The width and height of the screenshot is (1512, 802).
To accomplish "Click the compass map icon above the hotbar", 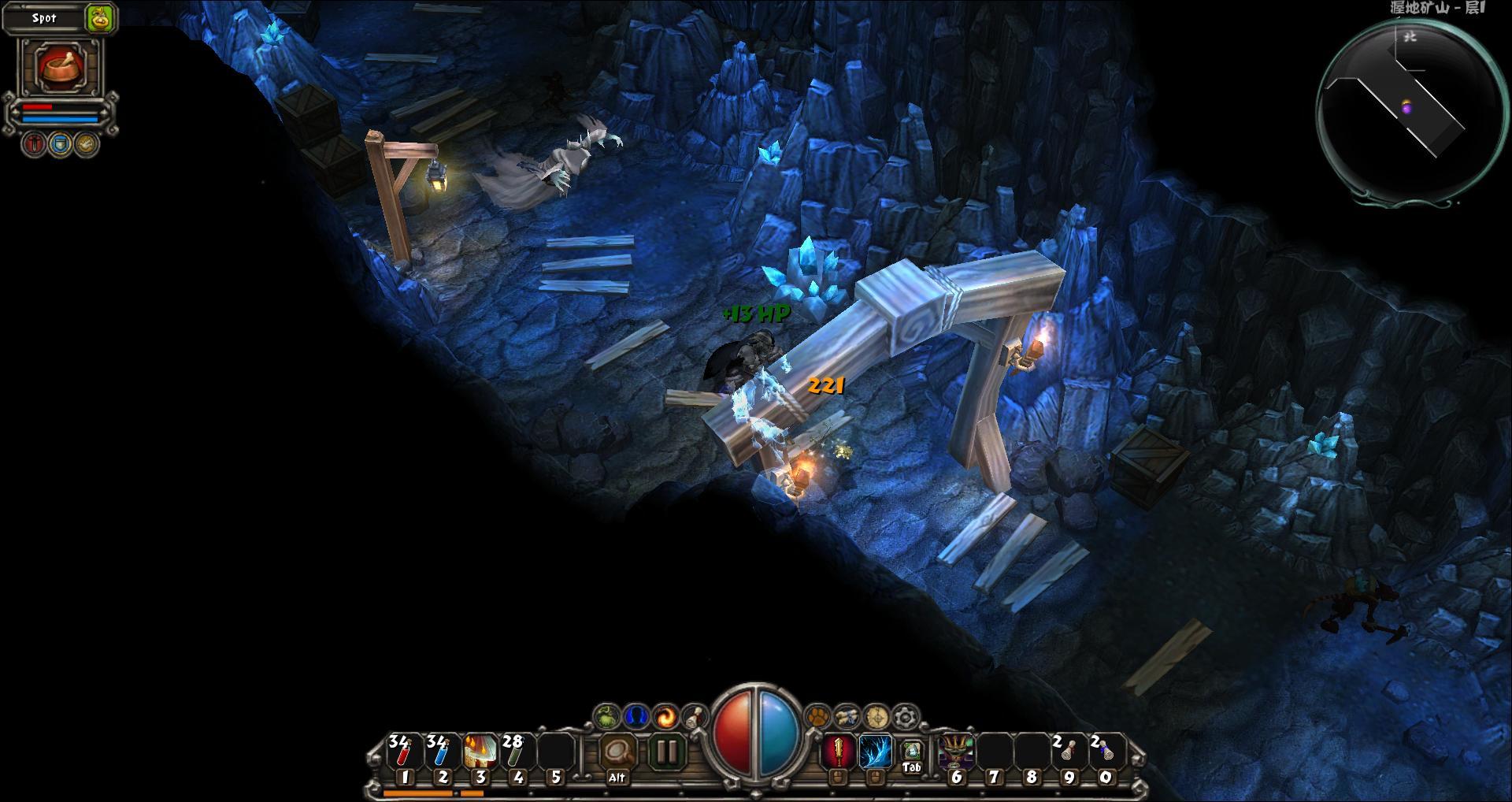I will tap(876, 716).
